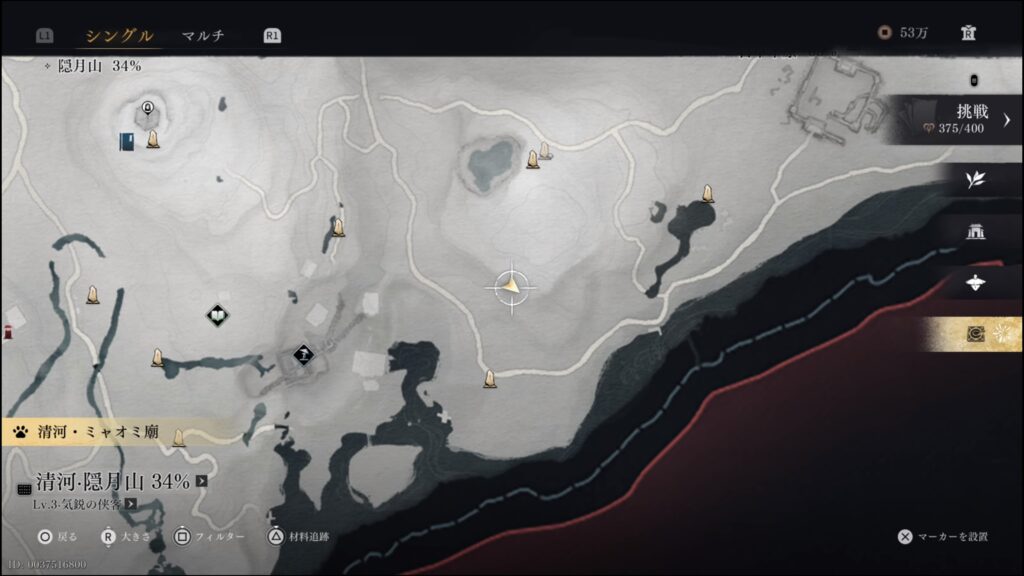
Task: Choose the spinning top category in sidebar
Action: coord(975,283)
